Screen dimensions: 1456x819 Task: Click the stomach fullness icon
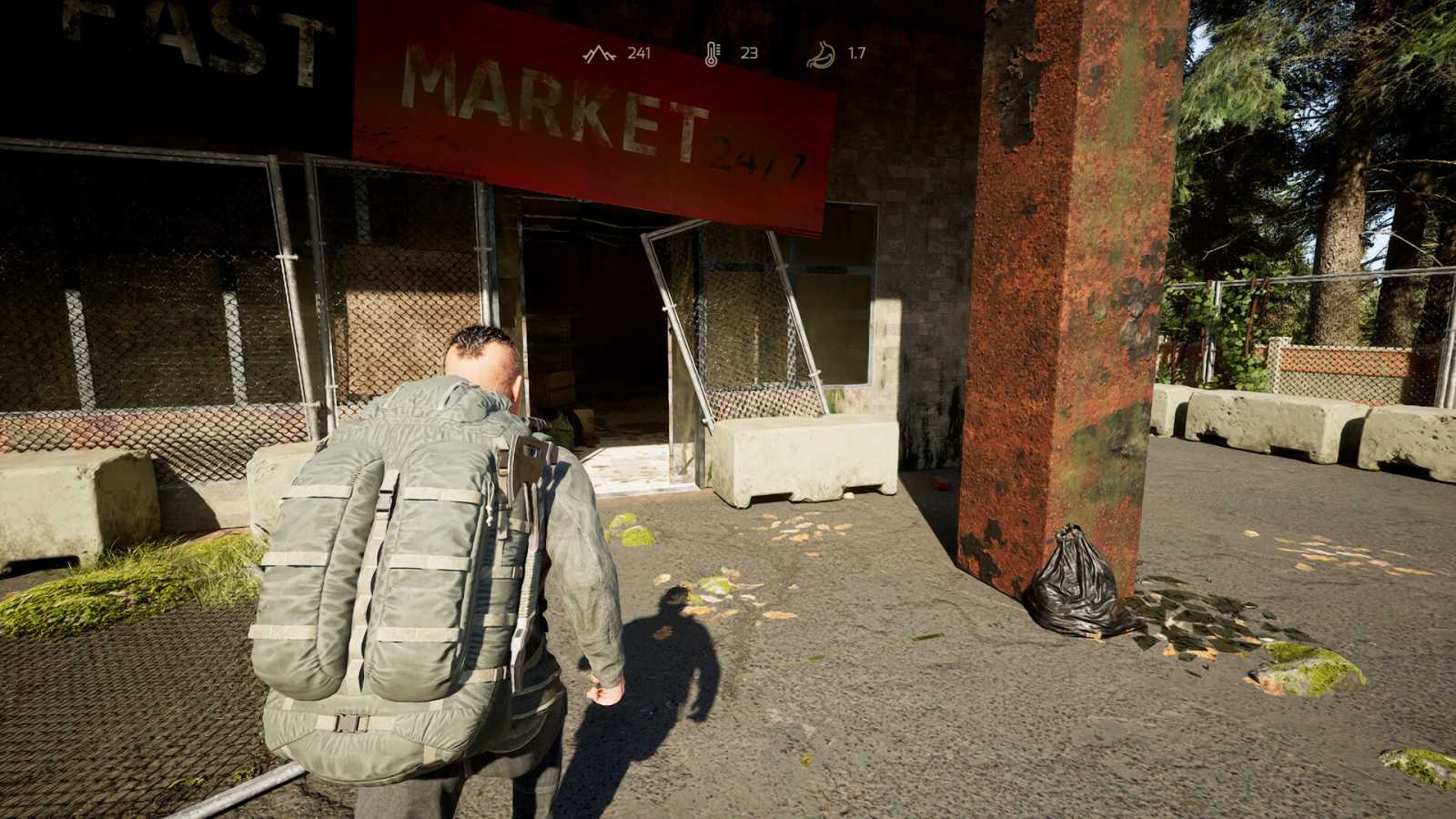click(820, 52)
